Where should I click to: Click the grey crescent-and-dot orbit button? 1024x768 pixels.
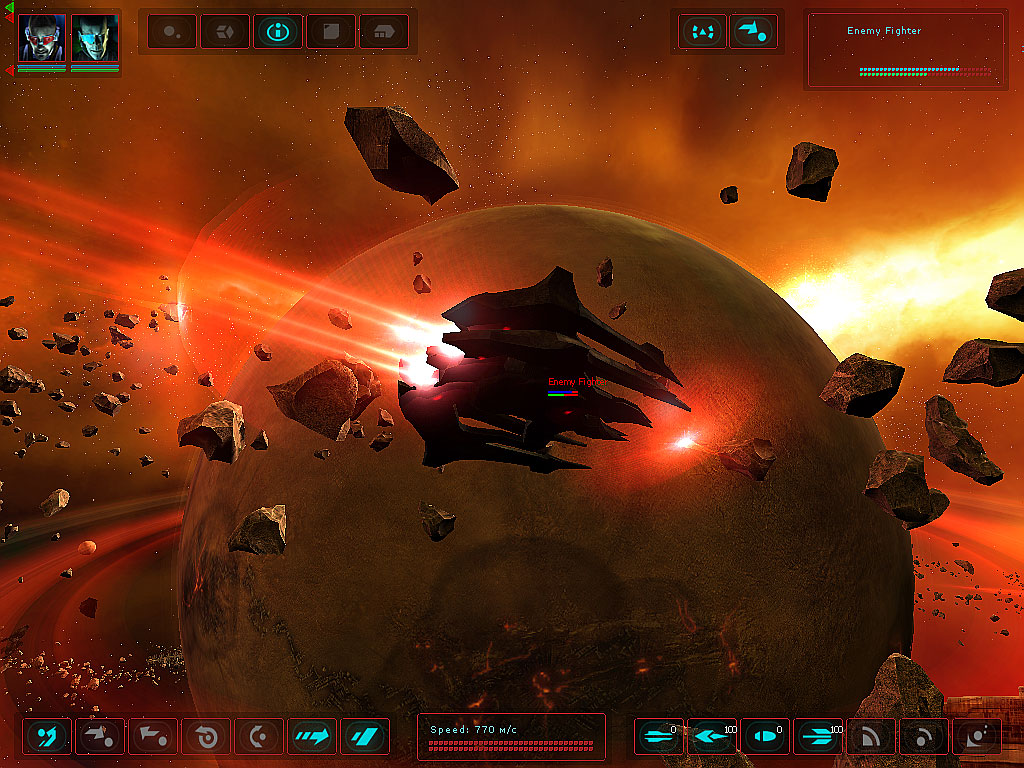click(x=259, y=737)
